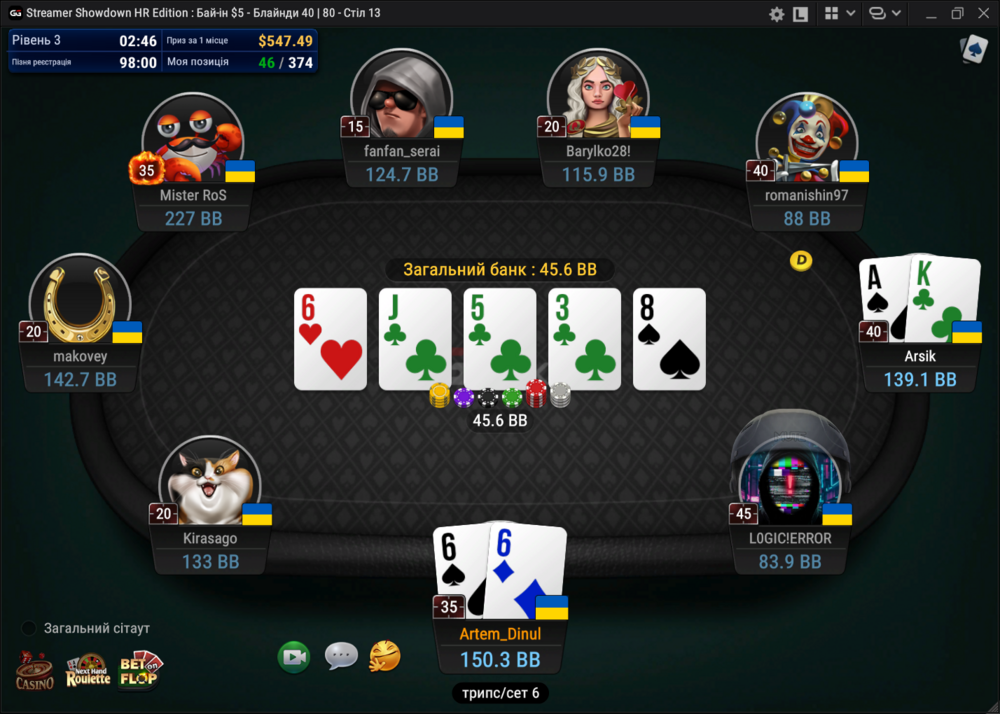Toggle the Загальний сітаут checkbox
This screenshot has height=714, width=1000.
pyautogui.click(x=29, y=628)
